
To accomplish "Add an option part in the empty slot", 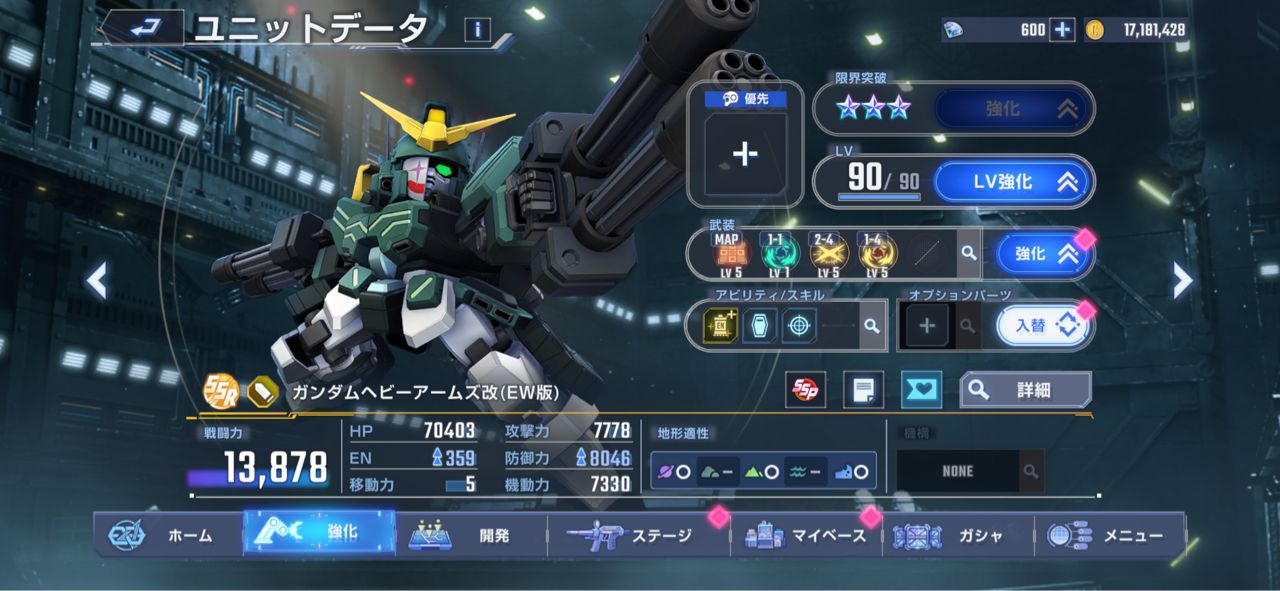I will click(927, 326).
